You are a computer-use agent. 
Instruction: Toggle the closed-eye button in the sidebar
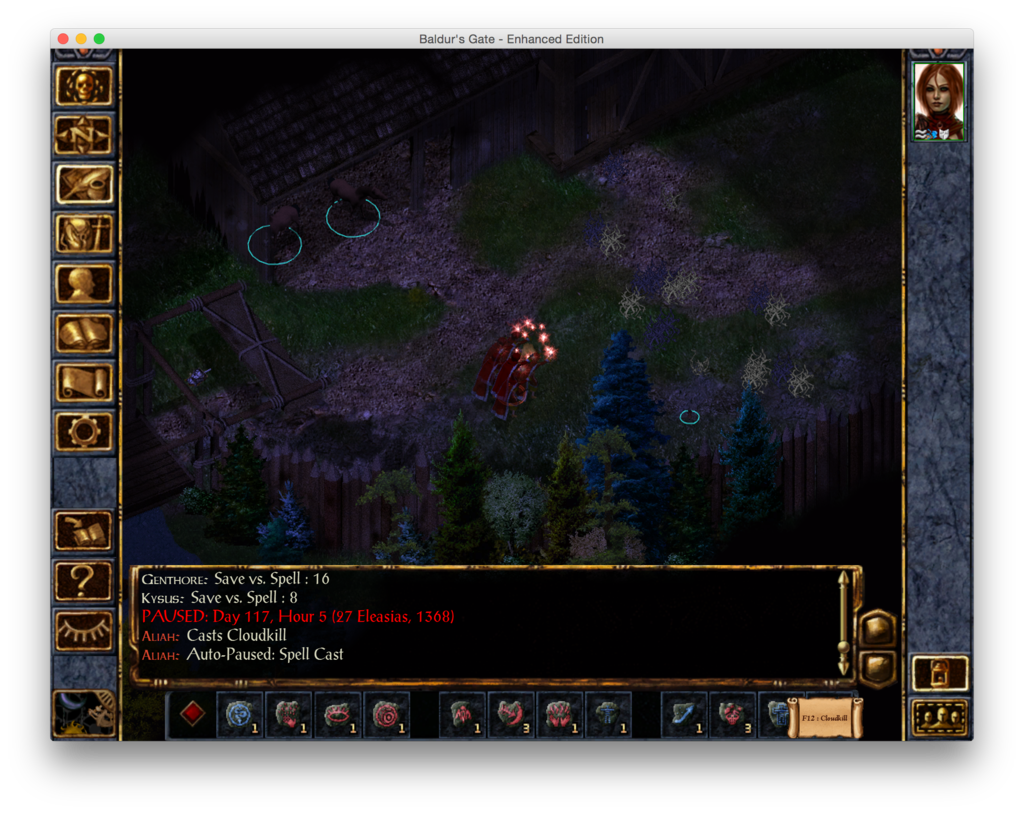click(x=84, y=630)
